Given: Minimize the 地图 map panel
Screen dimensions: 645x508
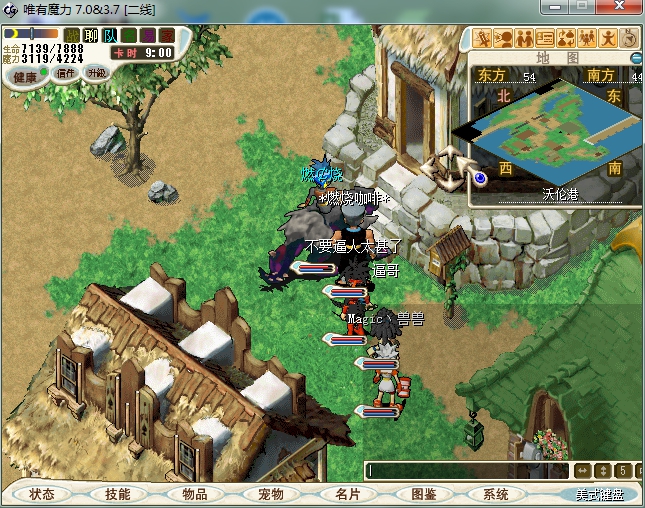Looking at the screenshot, I should pos(637,58).
